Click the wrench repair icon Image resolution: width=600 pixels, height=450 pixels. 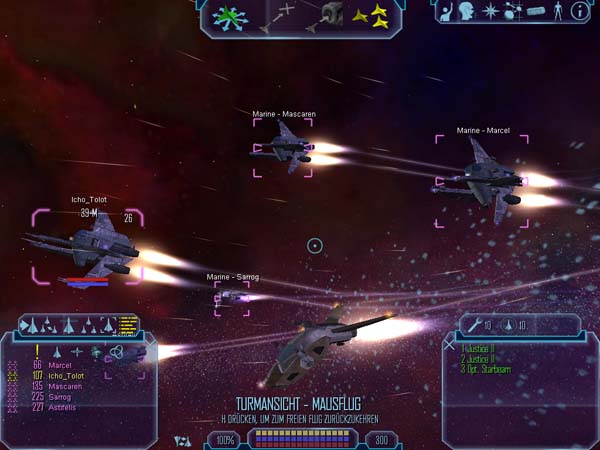pyautogui.click(x=474, y=324)
